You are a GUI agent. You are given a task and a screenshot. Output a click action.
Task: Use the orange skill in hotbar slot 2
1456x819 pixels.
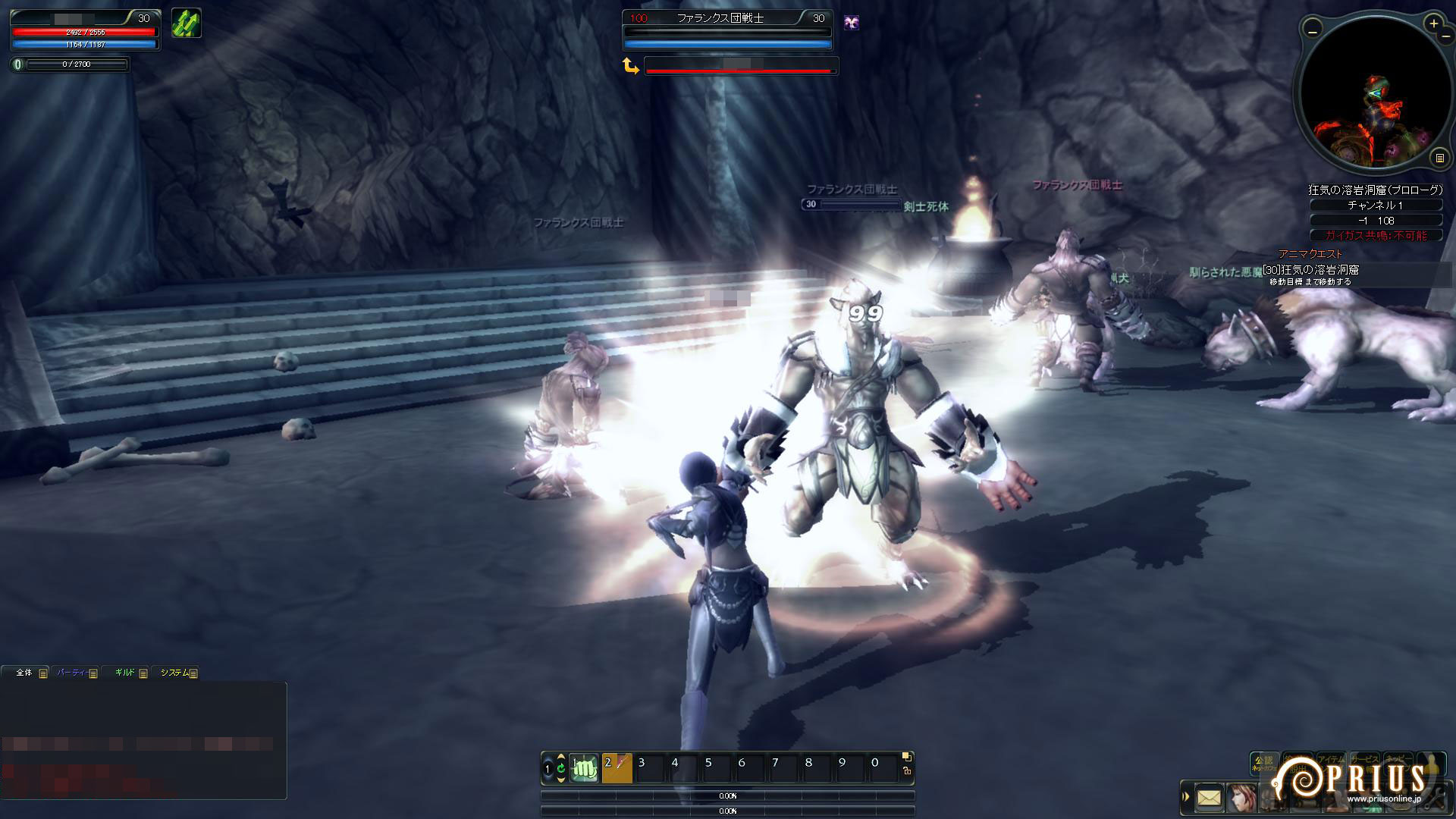617,768
